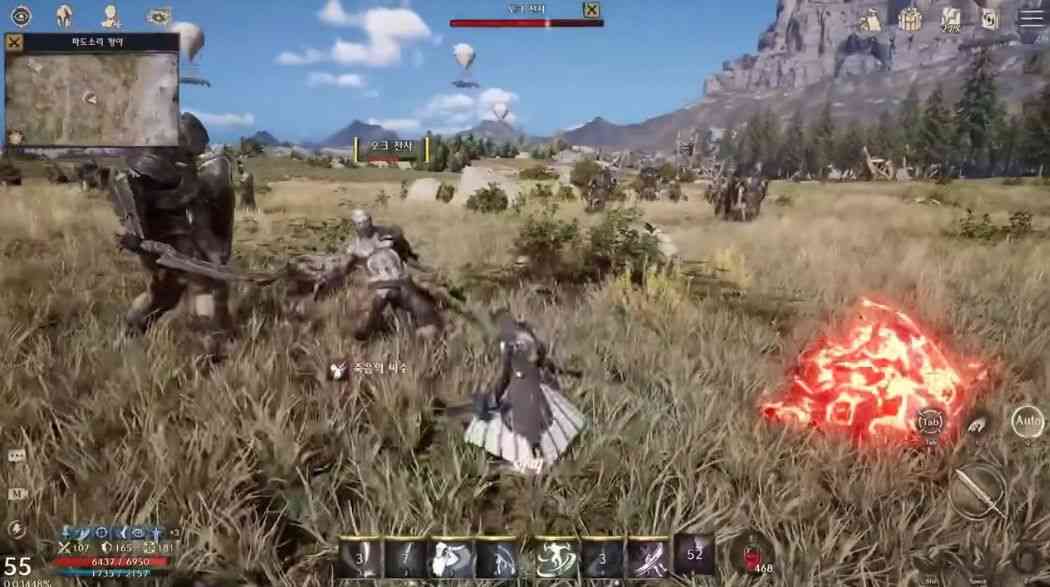The image size is (1050, 587).
Task: Open the helmet equipment icon
Action: (x=65, y=15)
